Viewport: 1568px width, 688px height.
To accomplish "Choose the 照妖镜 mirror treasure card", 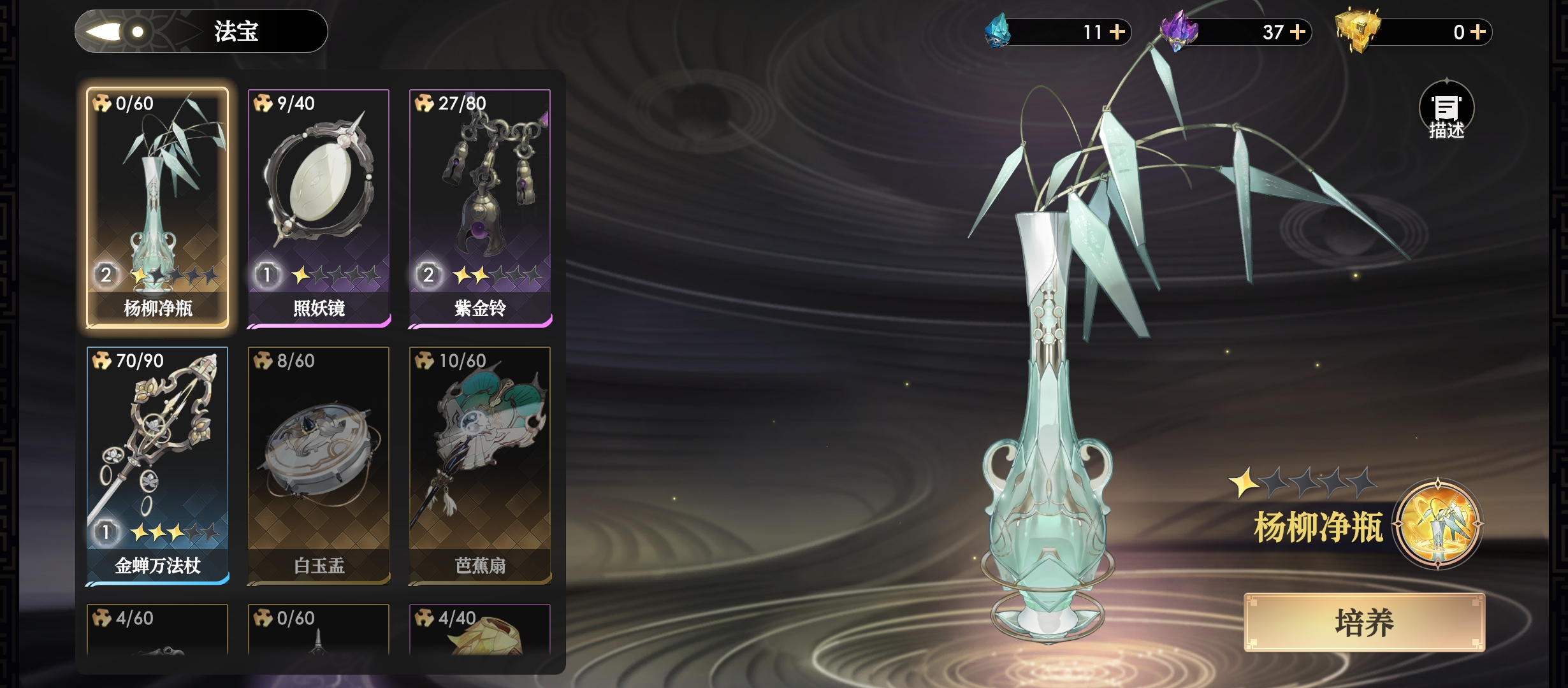I will coord(319,207).
